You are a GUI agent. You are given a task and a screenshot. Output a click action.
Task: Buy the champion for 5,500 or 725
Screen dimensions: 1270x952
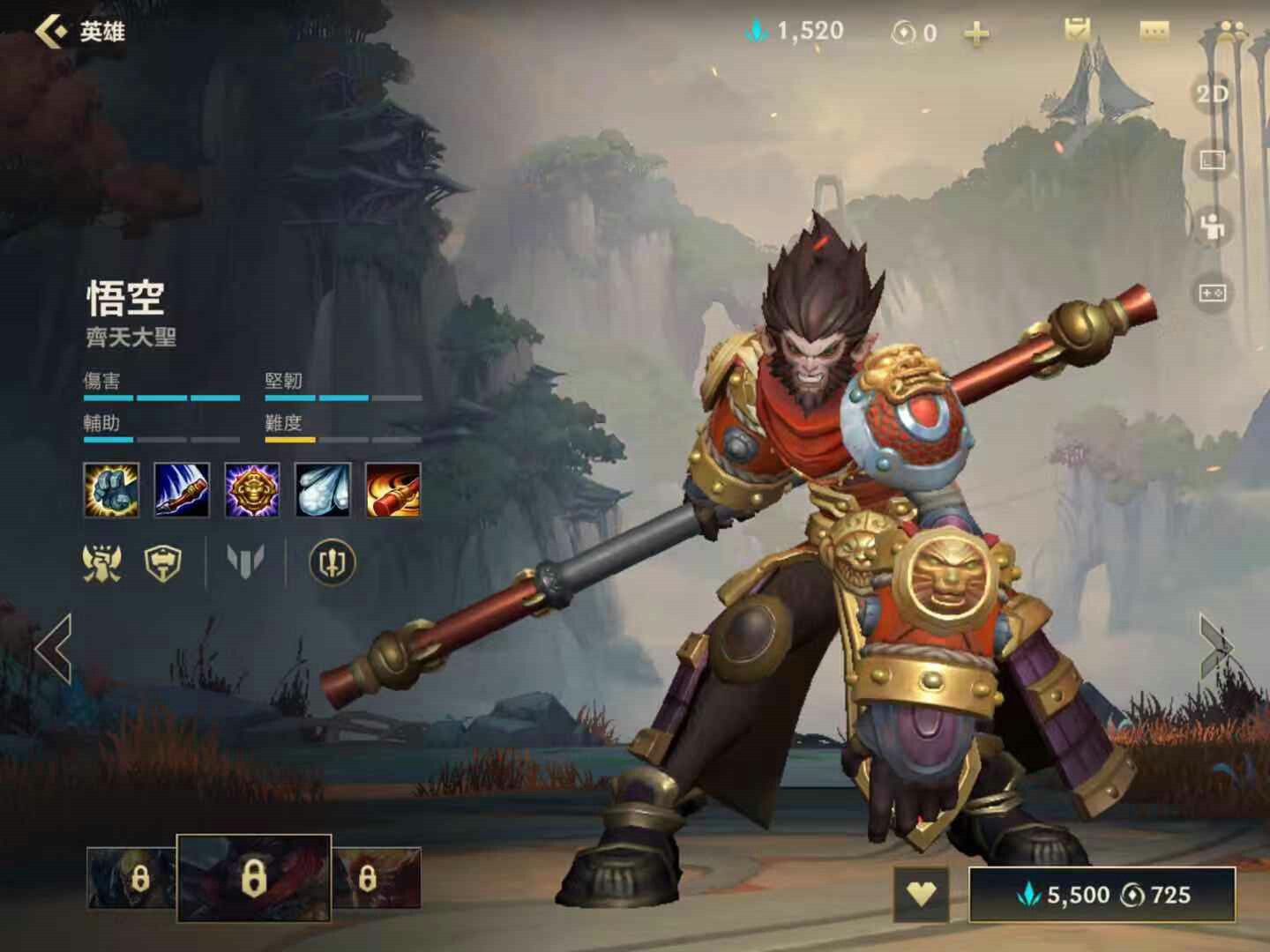click(x=1102, y=895)
